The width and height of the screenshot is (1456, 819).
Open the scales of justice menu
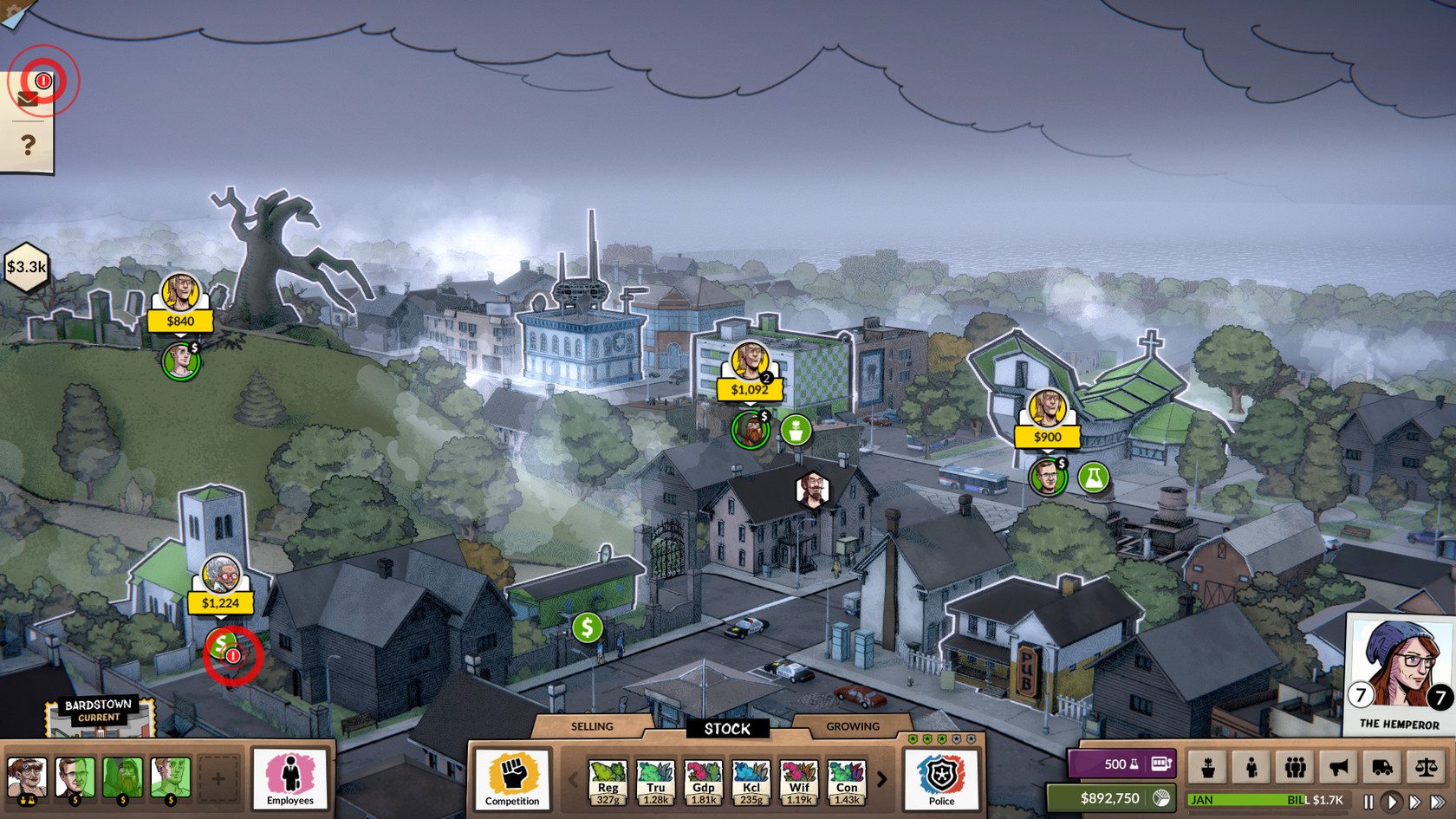[1426, 767]
